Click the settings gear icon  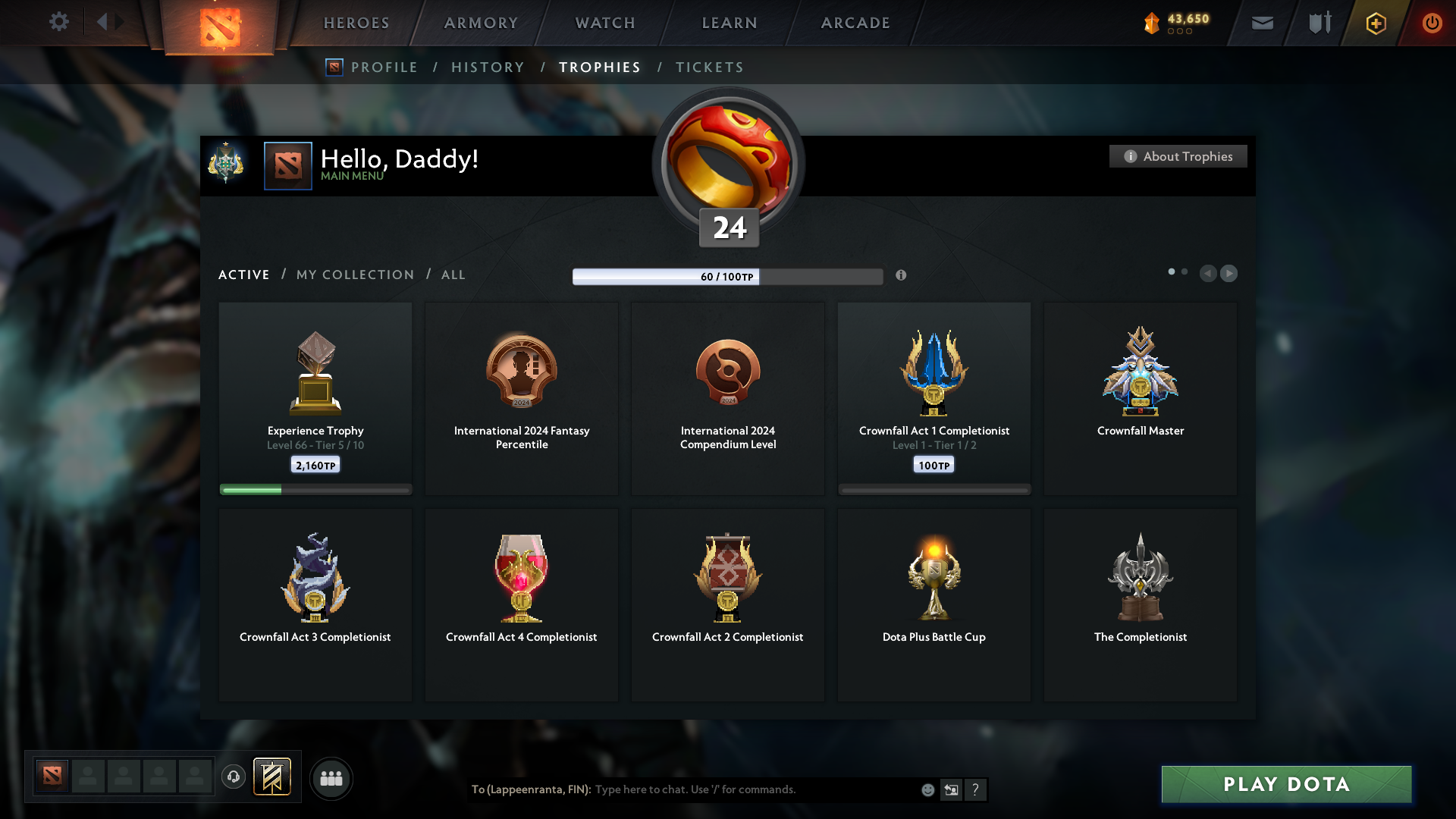[x=59, y=23]
